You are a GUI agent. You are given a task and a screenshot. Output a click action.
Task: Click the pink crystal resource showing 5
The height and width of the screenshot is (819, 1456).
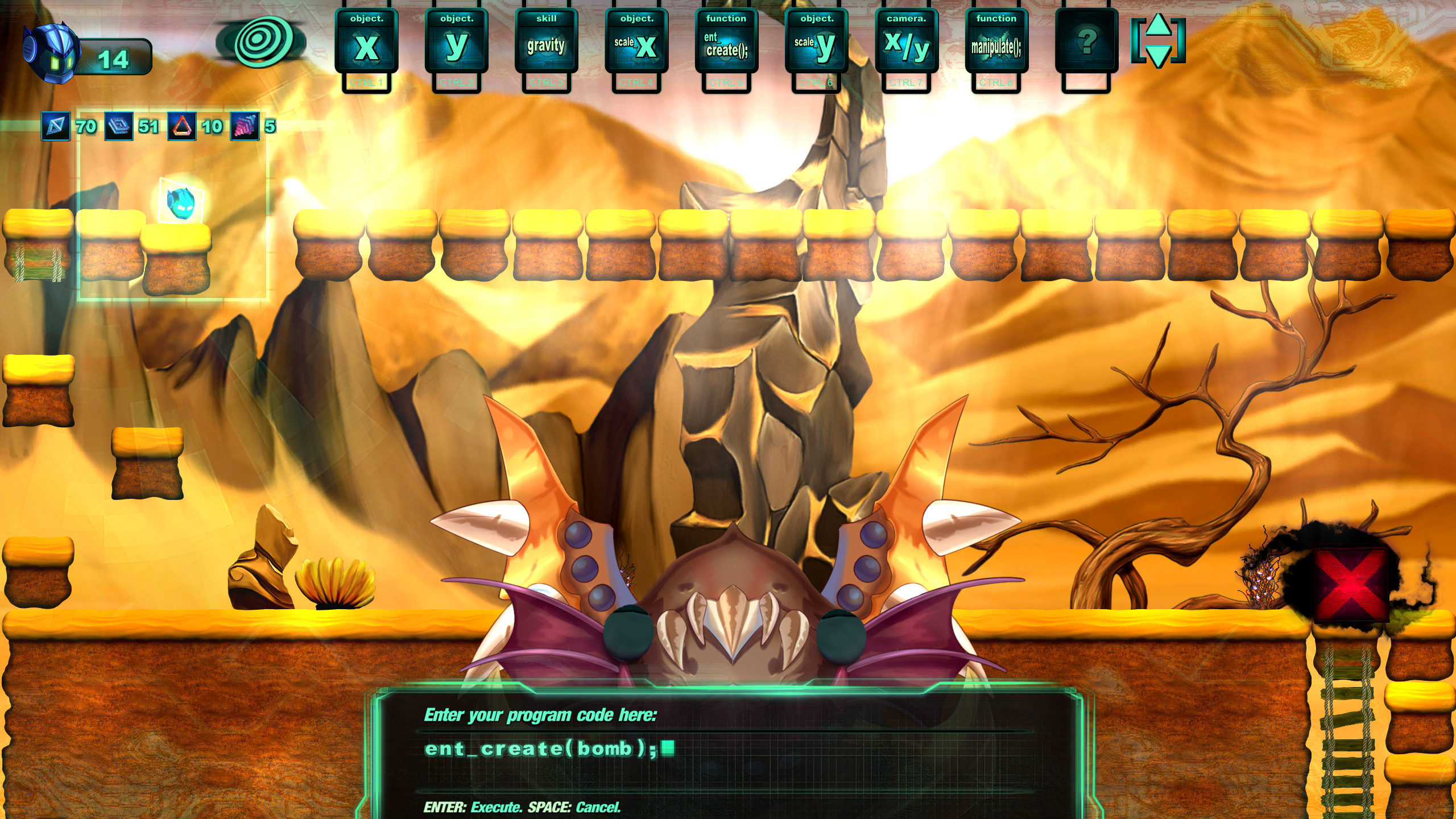243,127
